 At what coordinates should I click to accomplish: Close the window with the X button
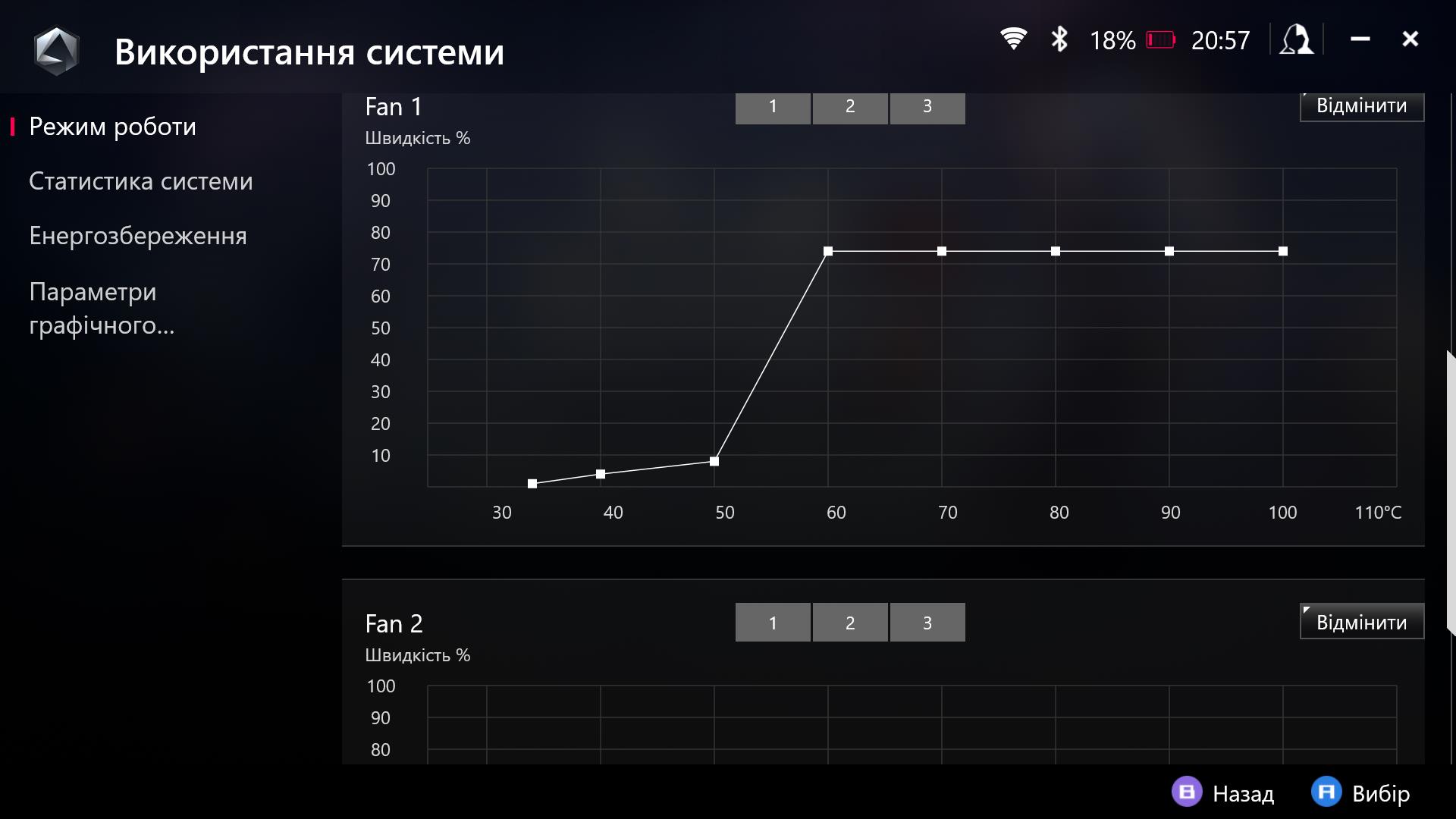coord(1410,39)
